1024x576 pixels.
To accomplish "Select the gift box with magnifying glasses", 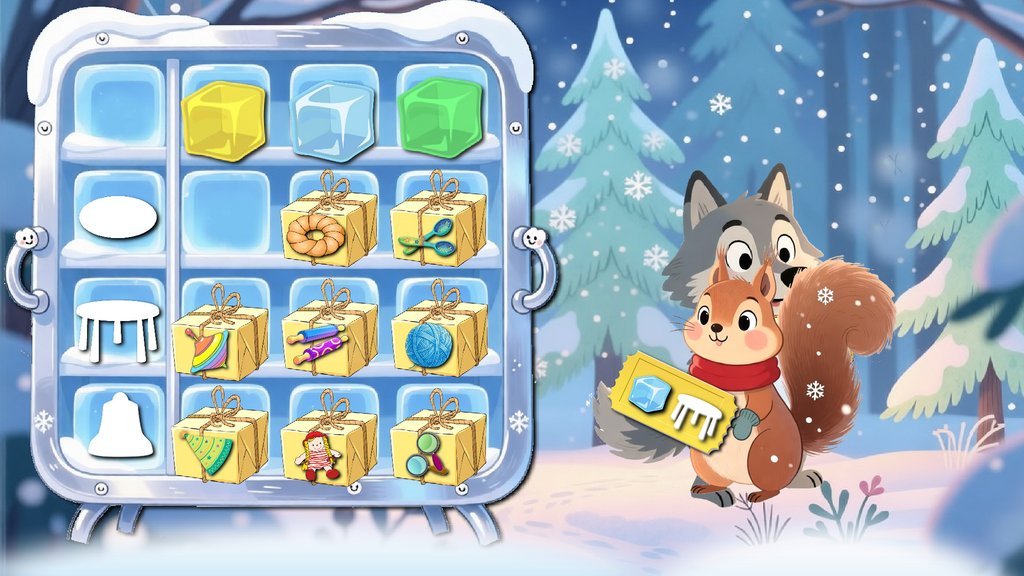I will (x=438, y=446).
